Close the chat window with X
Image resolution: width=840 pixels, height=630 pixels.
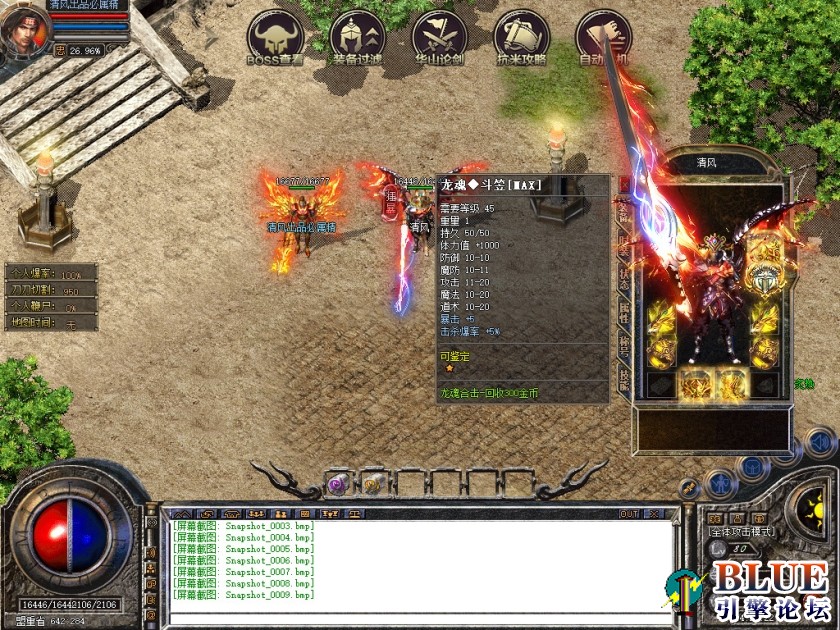click(x=655, y=514)
